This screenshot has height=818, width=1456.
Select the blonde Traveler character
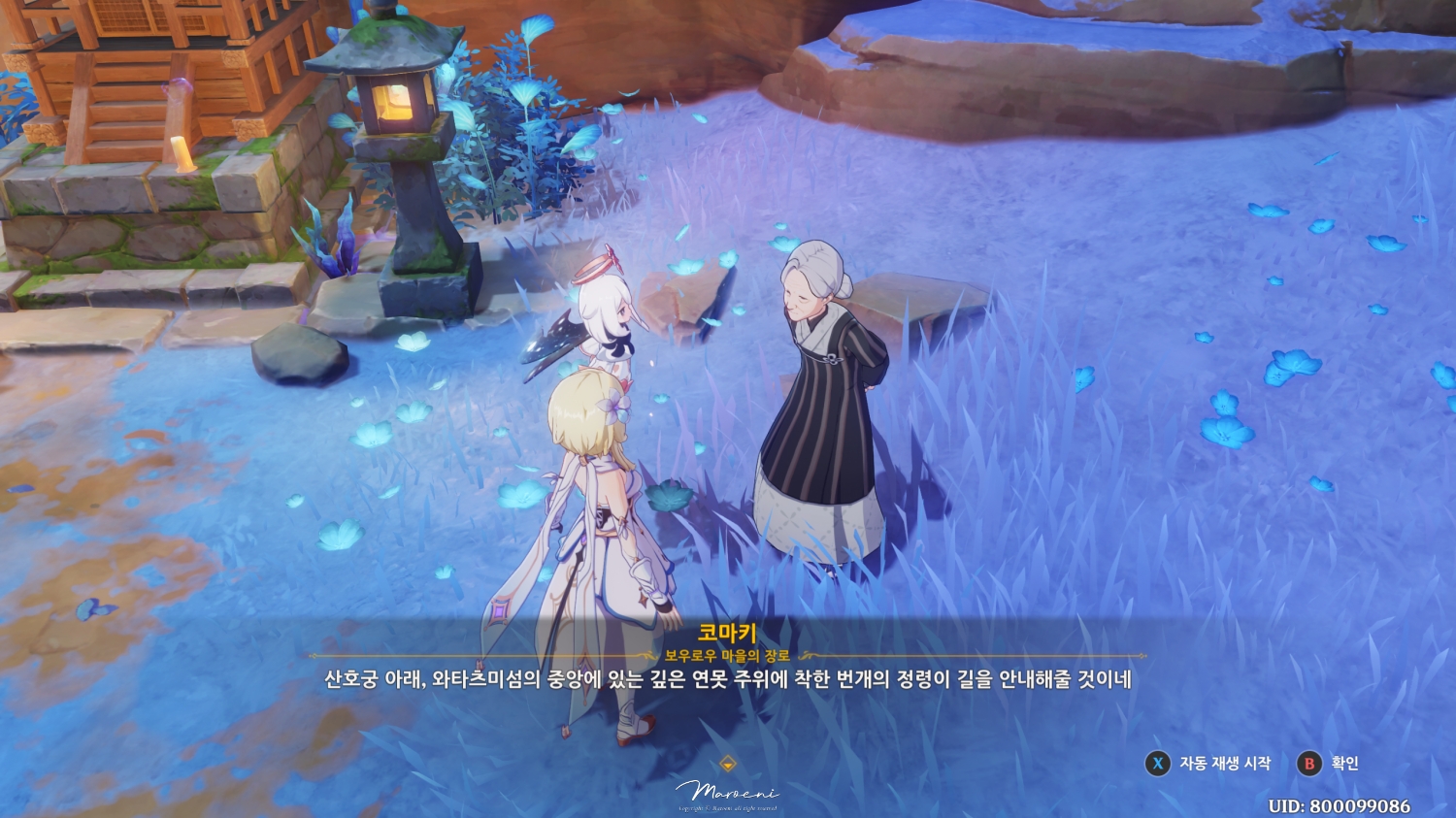coord(610,505)
